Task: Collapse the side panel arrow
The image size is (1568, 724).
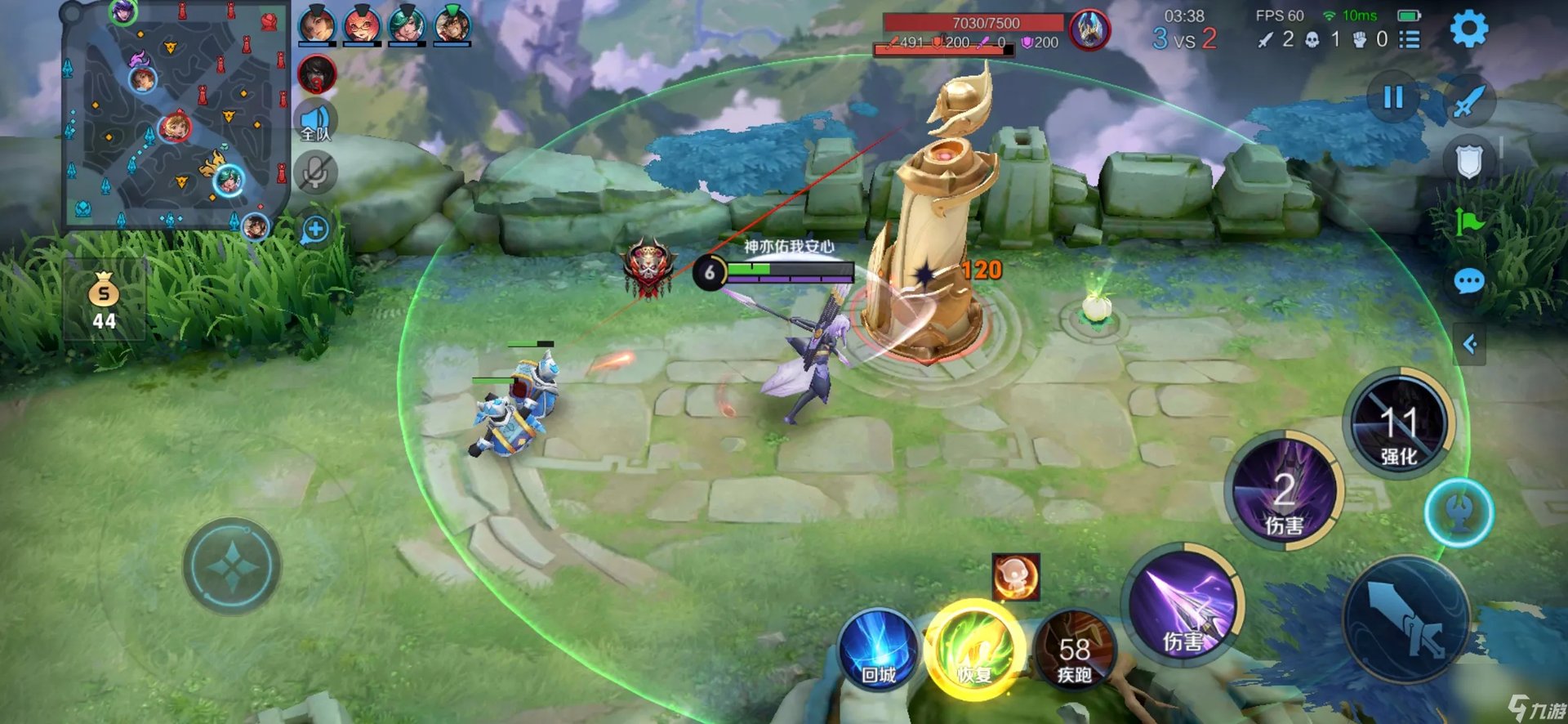Action: [1469, 344]
